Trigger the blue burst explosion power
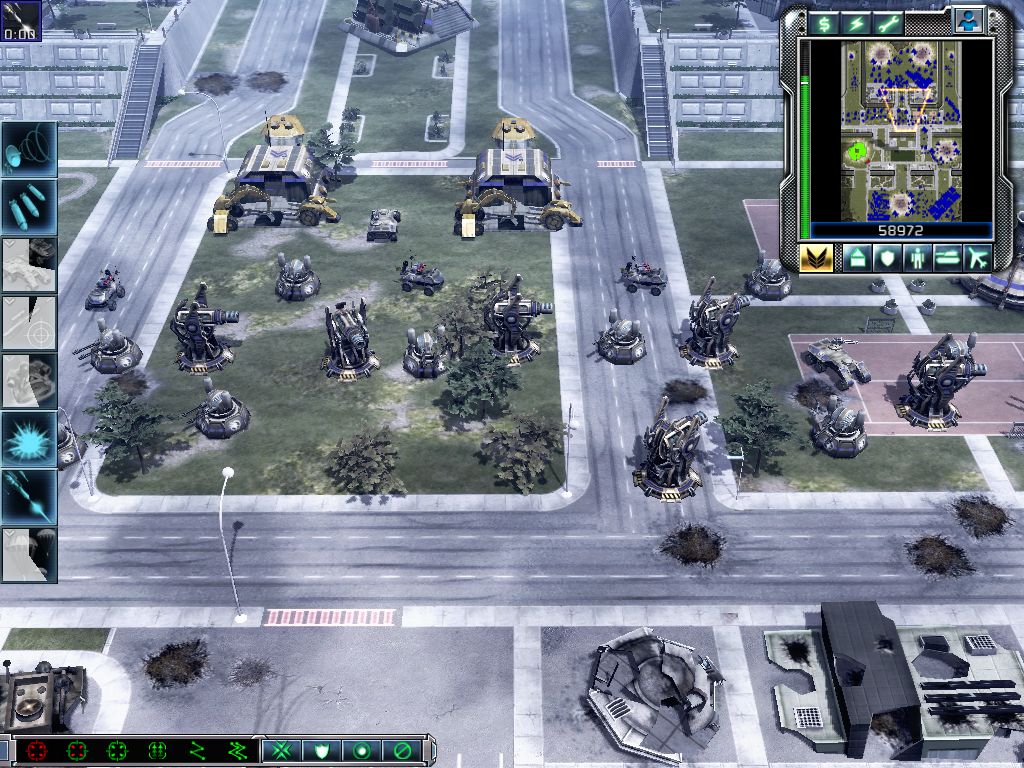Image resolution: width=1024 pixels, height=768 pixels. [x=29, y=438]
